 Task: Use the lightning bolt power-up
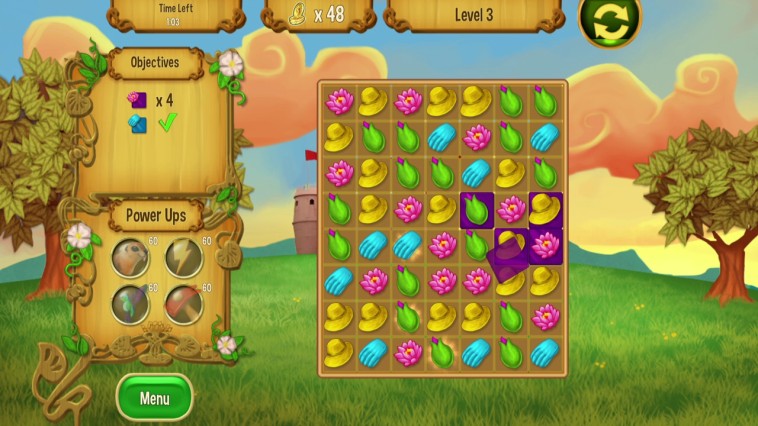point(184,256)
